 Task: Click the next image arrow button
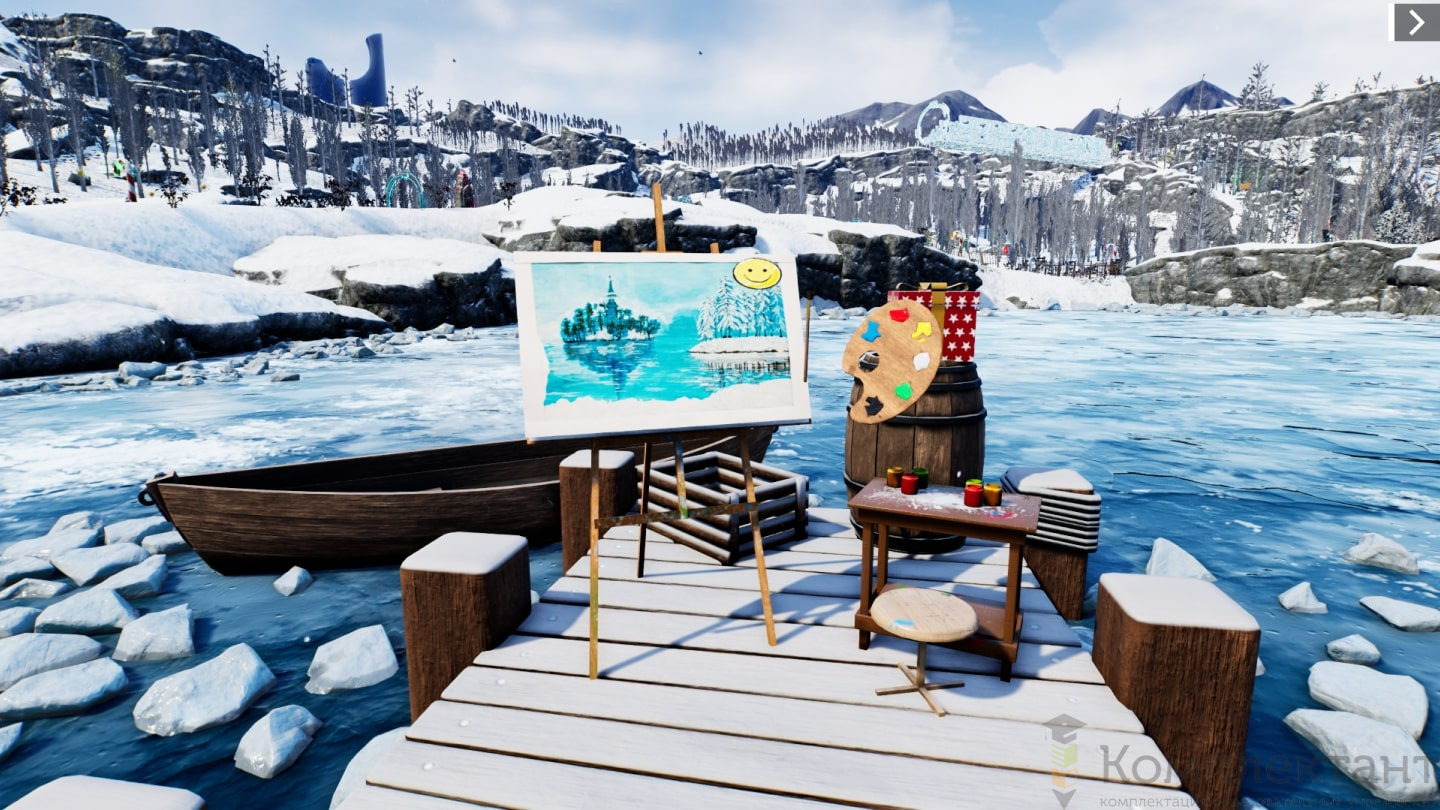point(1416,23)
